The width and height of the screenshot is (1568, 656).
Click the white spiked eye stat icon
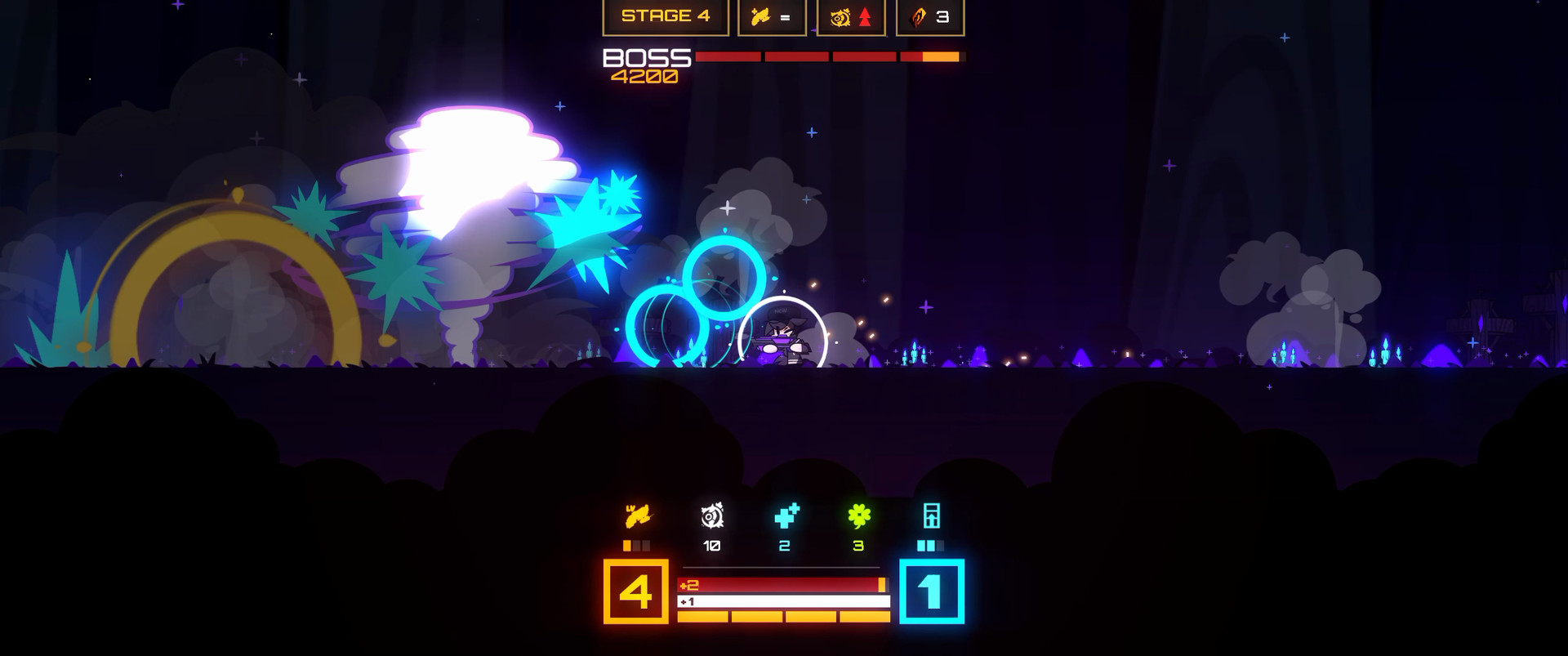(x=712, y=516)
